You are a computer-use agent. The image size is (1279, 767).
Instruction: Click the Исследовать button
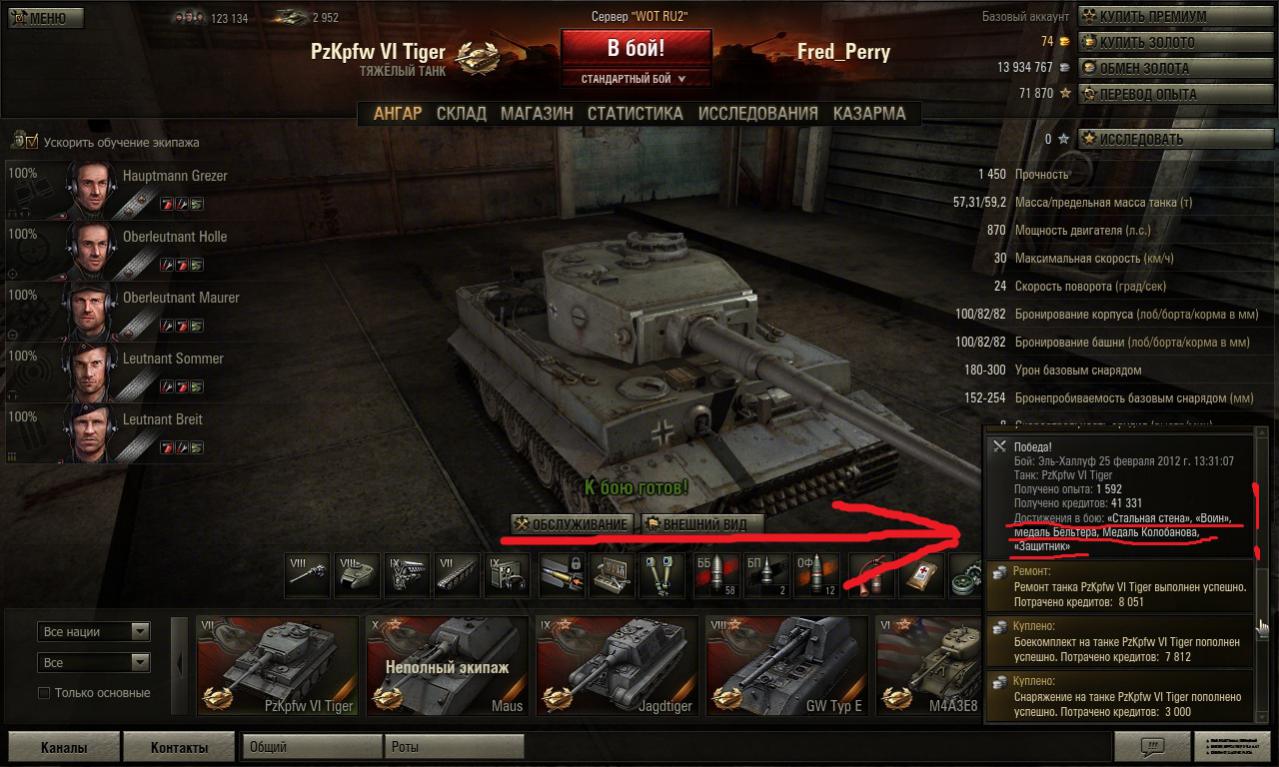point(1160,139)
